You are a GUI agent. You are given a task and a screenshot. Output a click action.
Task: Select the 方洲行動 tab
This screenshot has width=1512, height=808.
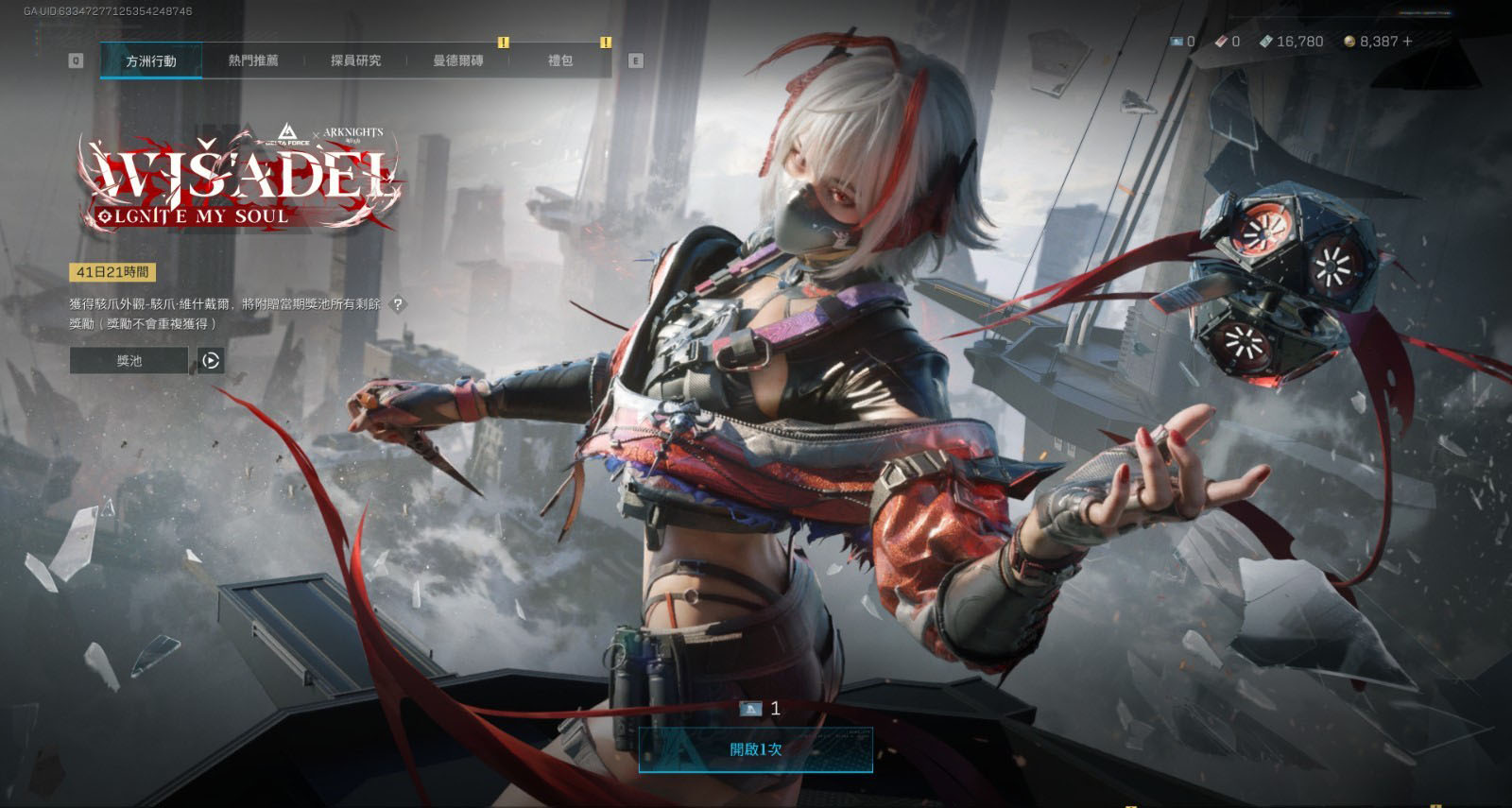151,60
